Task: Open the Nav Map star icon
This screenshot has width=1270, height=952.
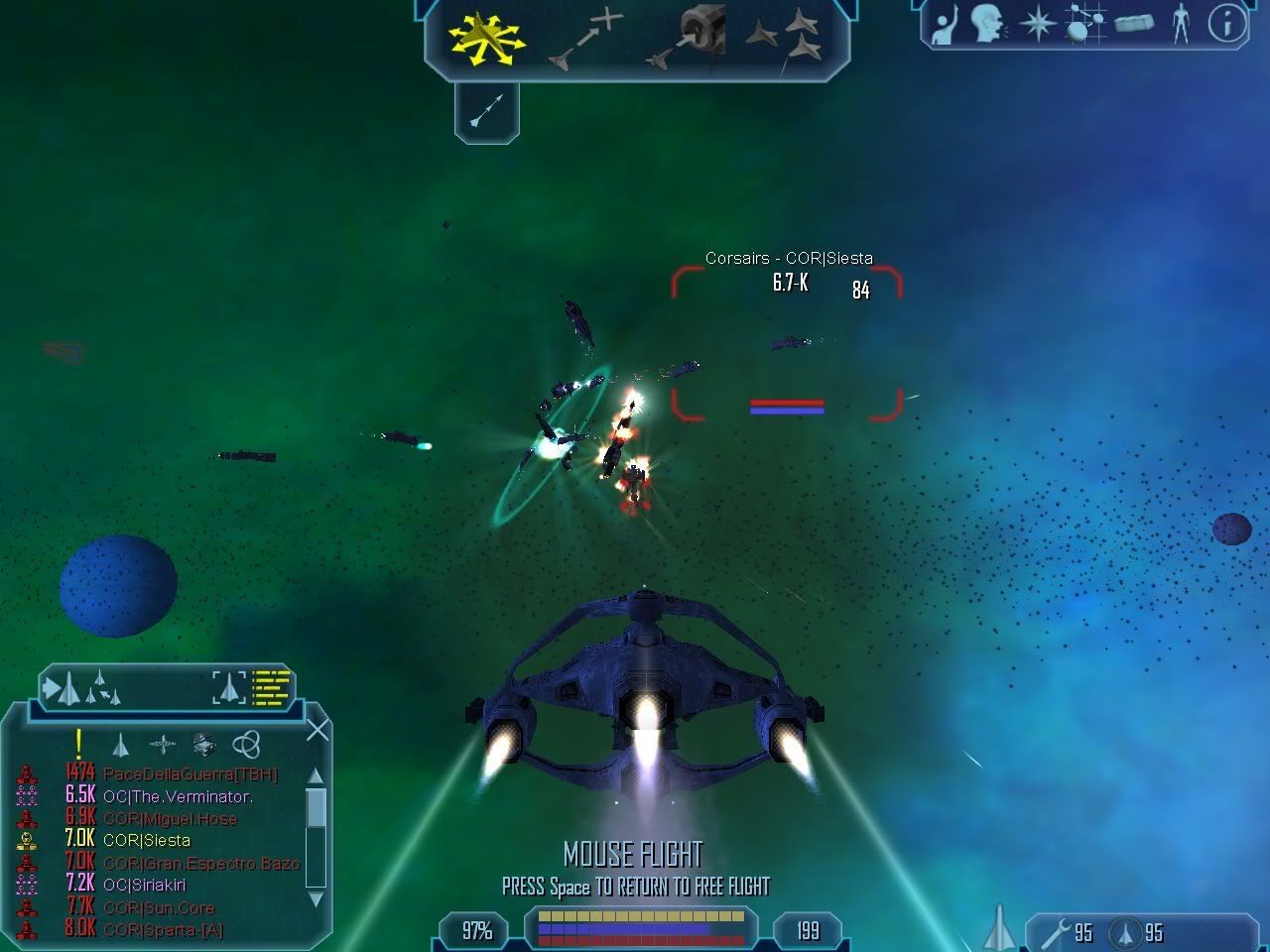Action: pos(1037,24)
